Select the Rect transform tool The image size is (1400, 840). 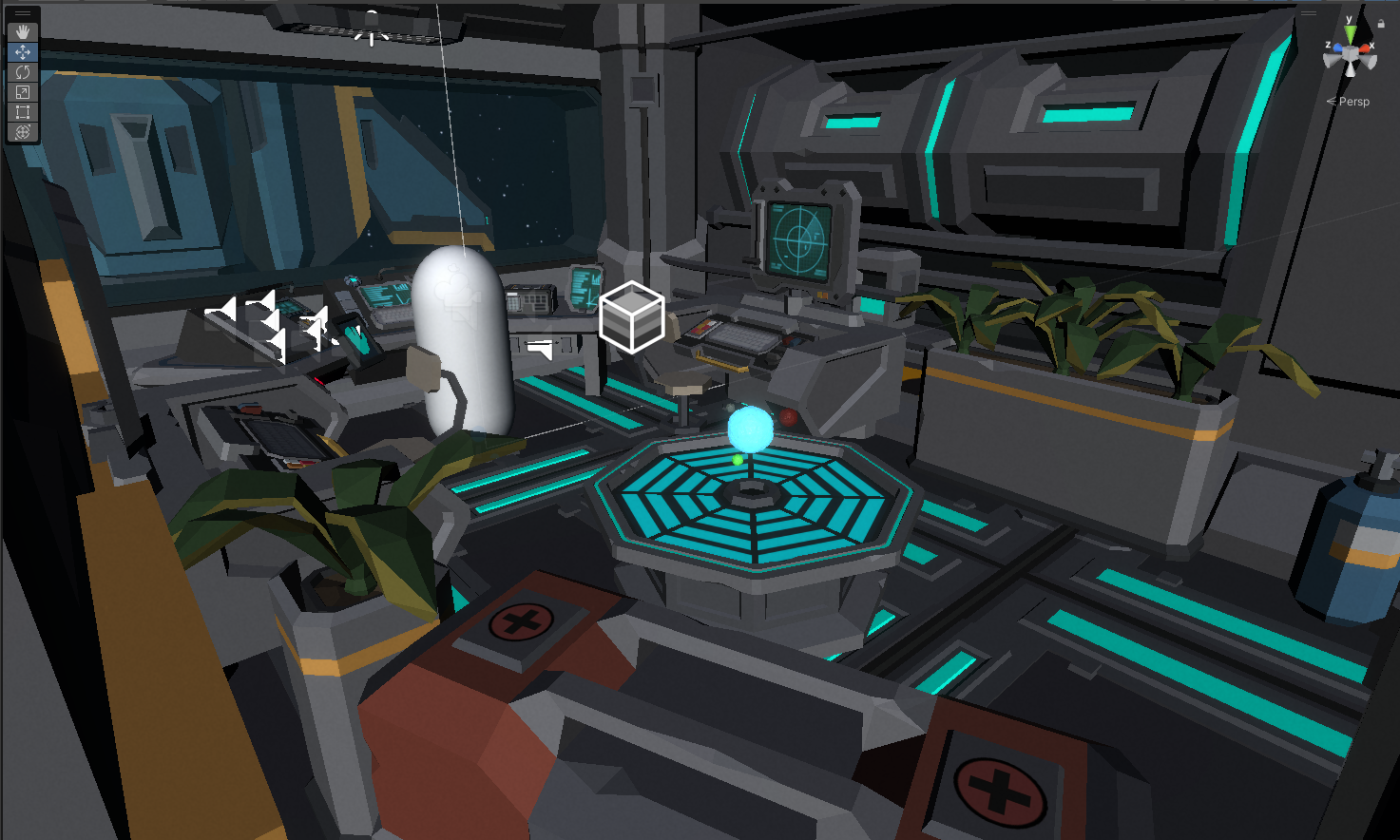tap(23, 112)
